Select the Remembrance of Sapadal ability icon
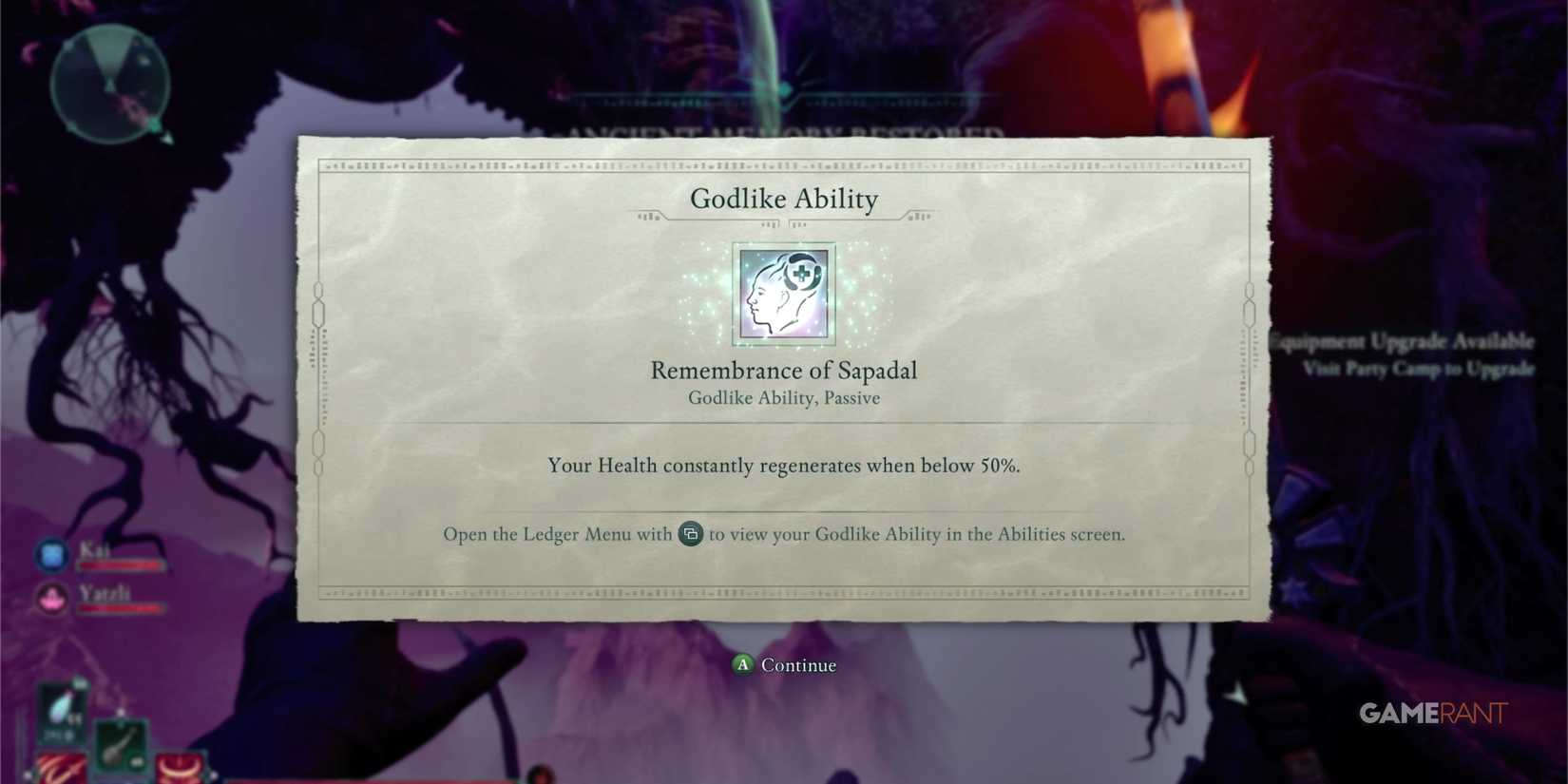The image size is (1568, 784). pos(783,294)
